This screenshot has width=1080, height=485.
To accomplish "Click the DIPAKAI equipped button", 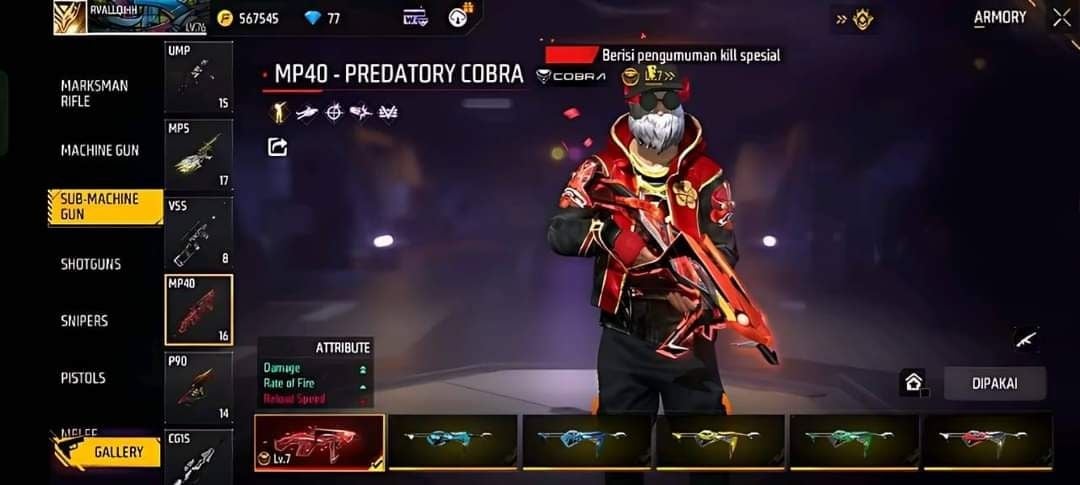I will tap(994, 383).
